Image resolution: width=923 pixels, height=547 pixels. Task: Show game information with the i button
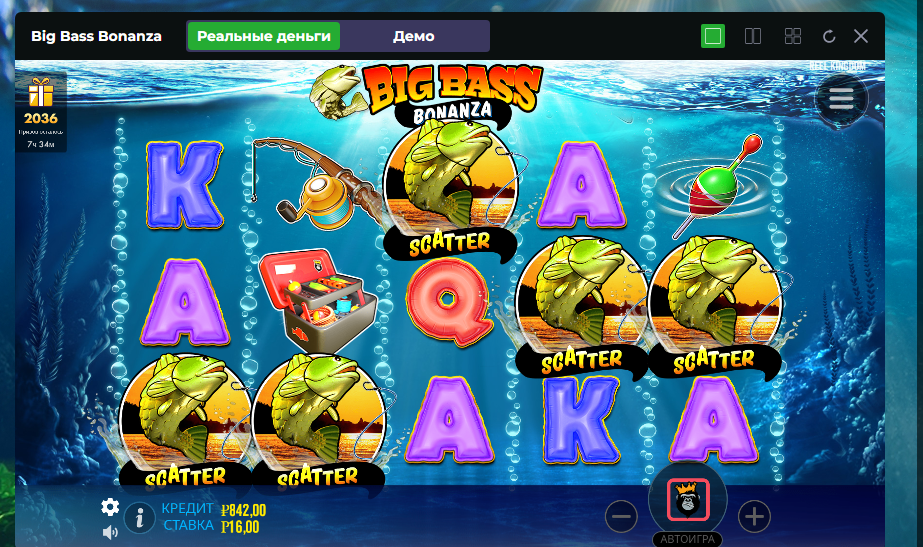[x=139, y=517]
